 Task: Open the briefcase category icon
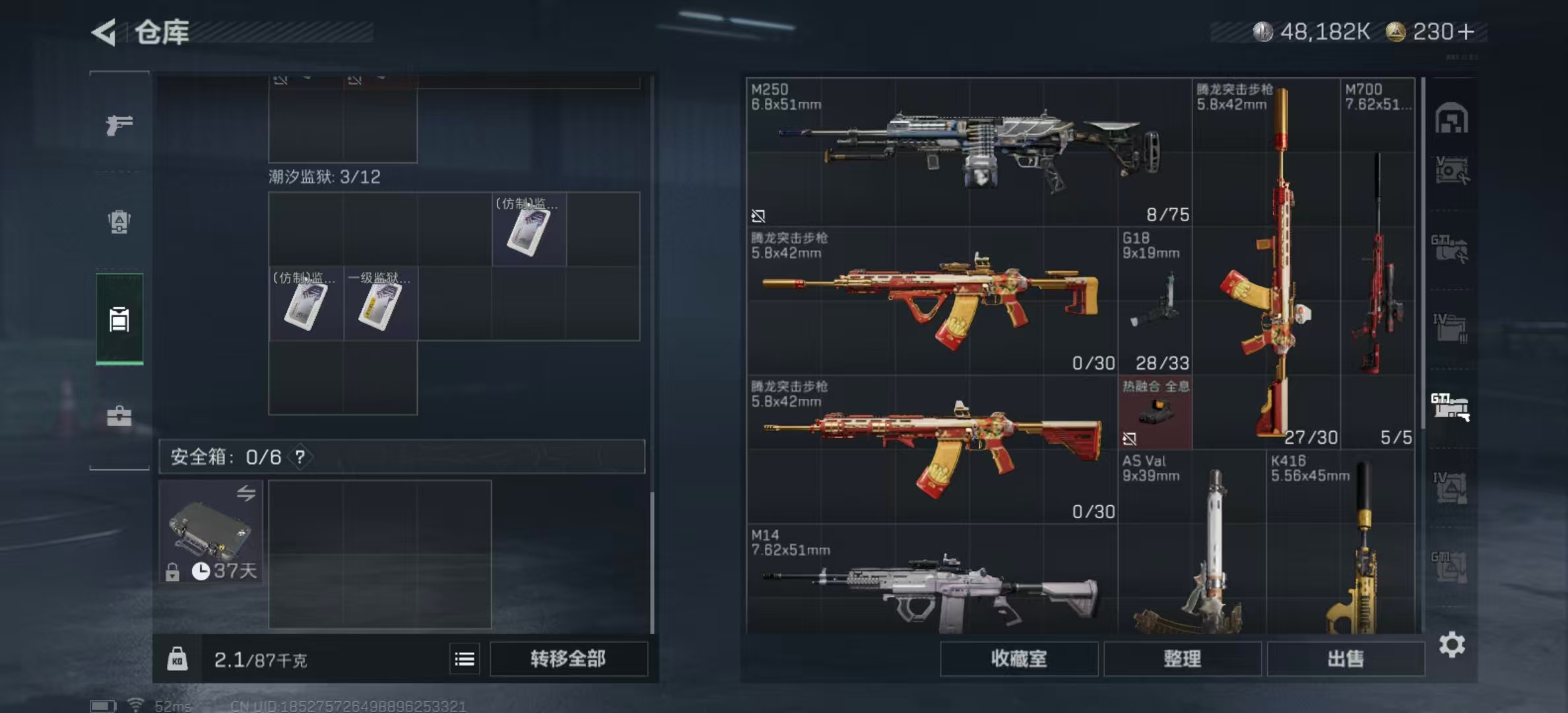tap(117, 416)
